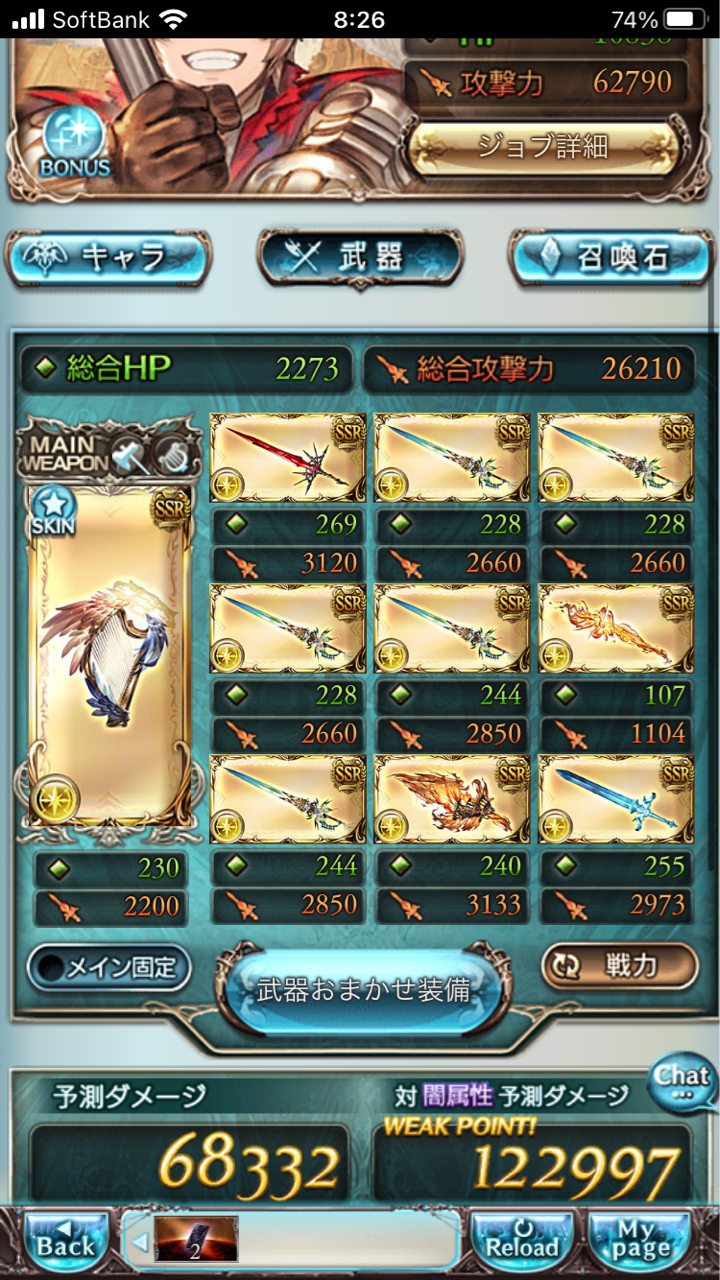720x1280 pixels.
Task: Reload the game page
Action: click(521, 1242)
